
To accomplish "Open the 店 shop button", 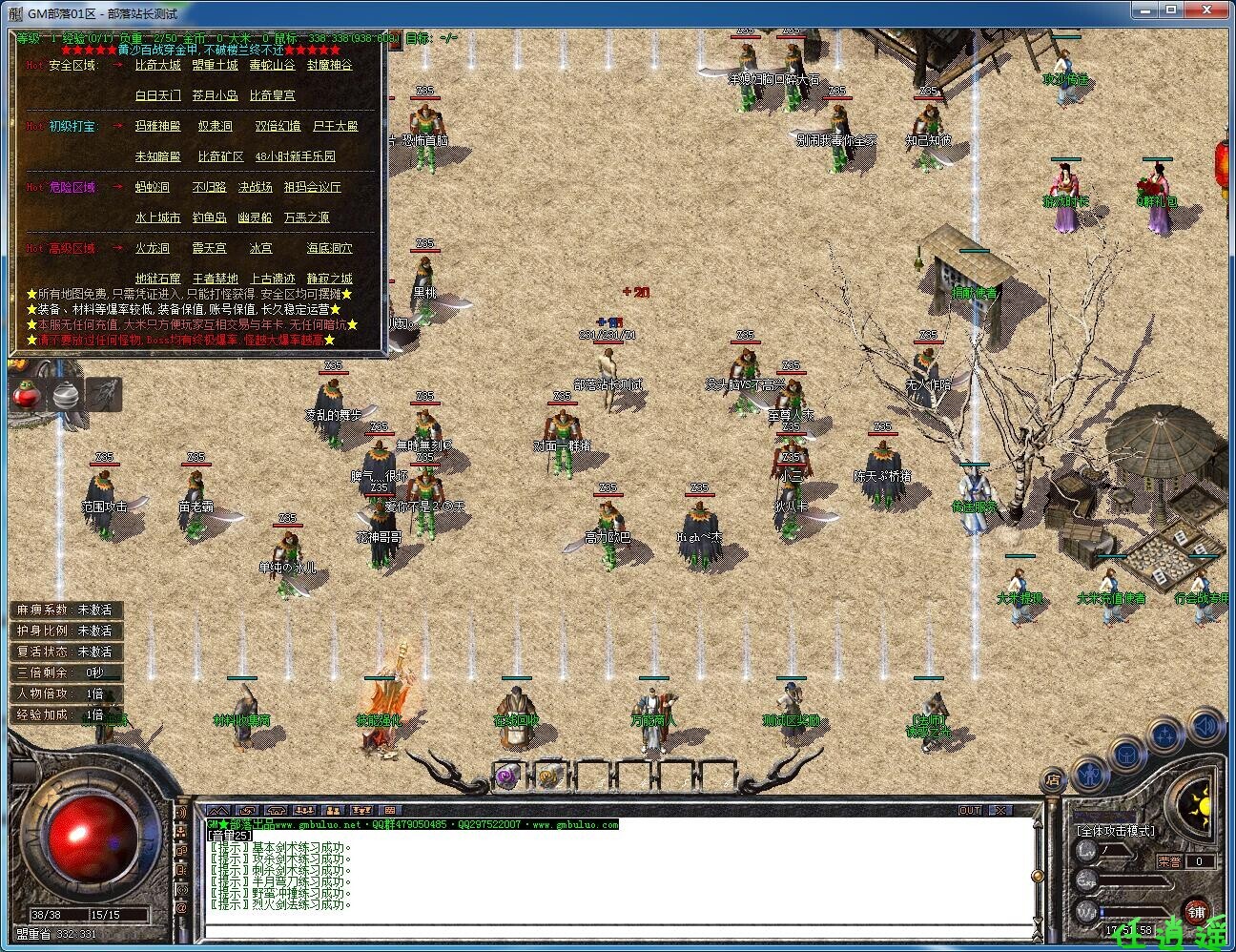I will pos(1053,778).
